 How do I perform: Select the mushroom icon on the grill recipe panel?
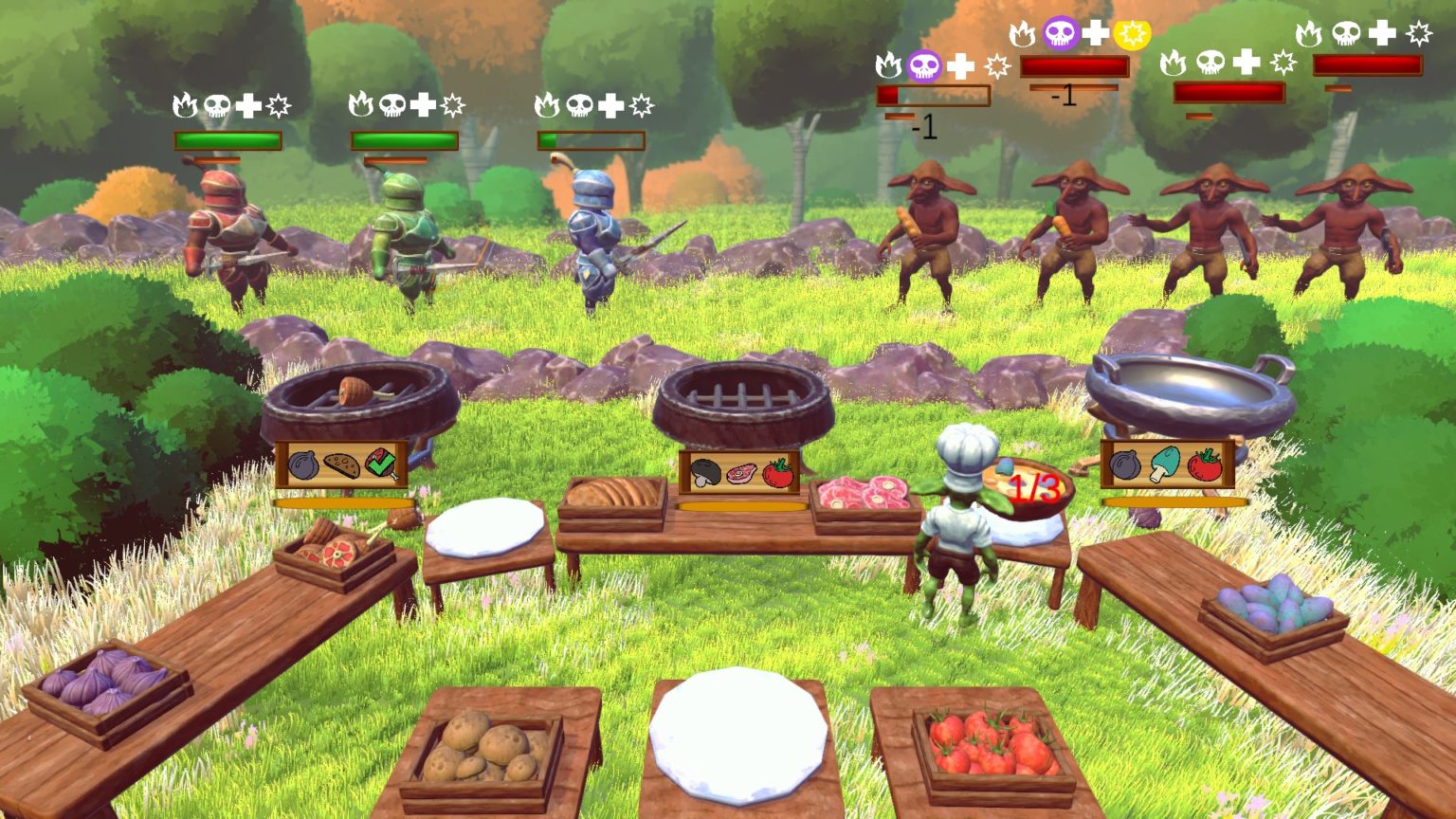point(704,474)
